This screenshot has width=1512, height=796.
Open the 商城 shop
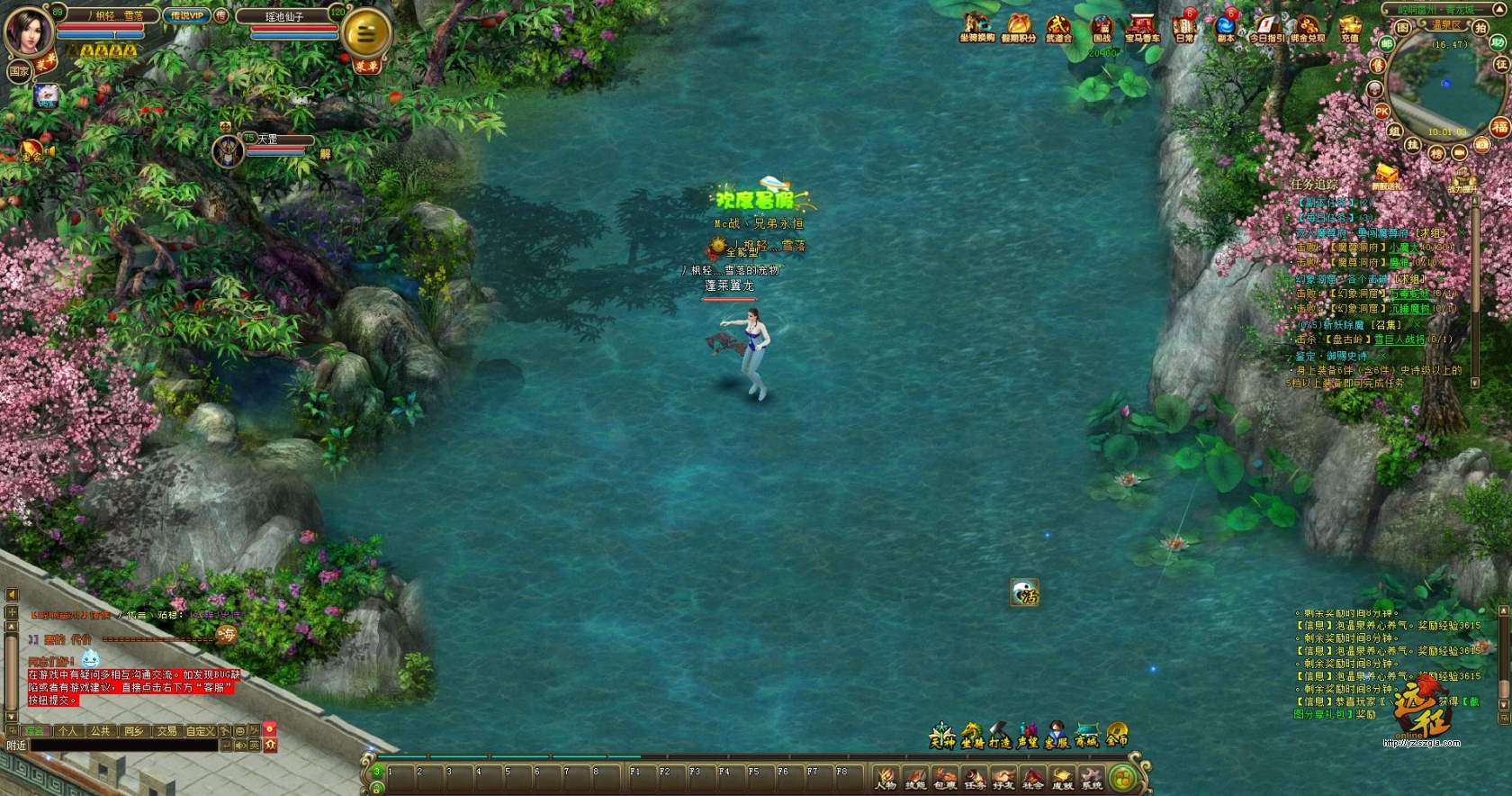1086,737
